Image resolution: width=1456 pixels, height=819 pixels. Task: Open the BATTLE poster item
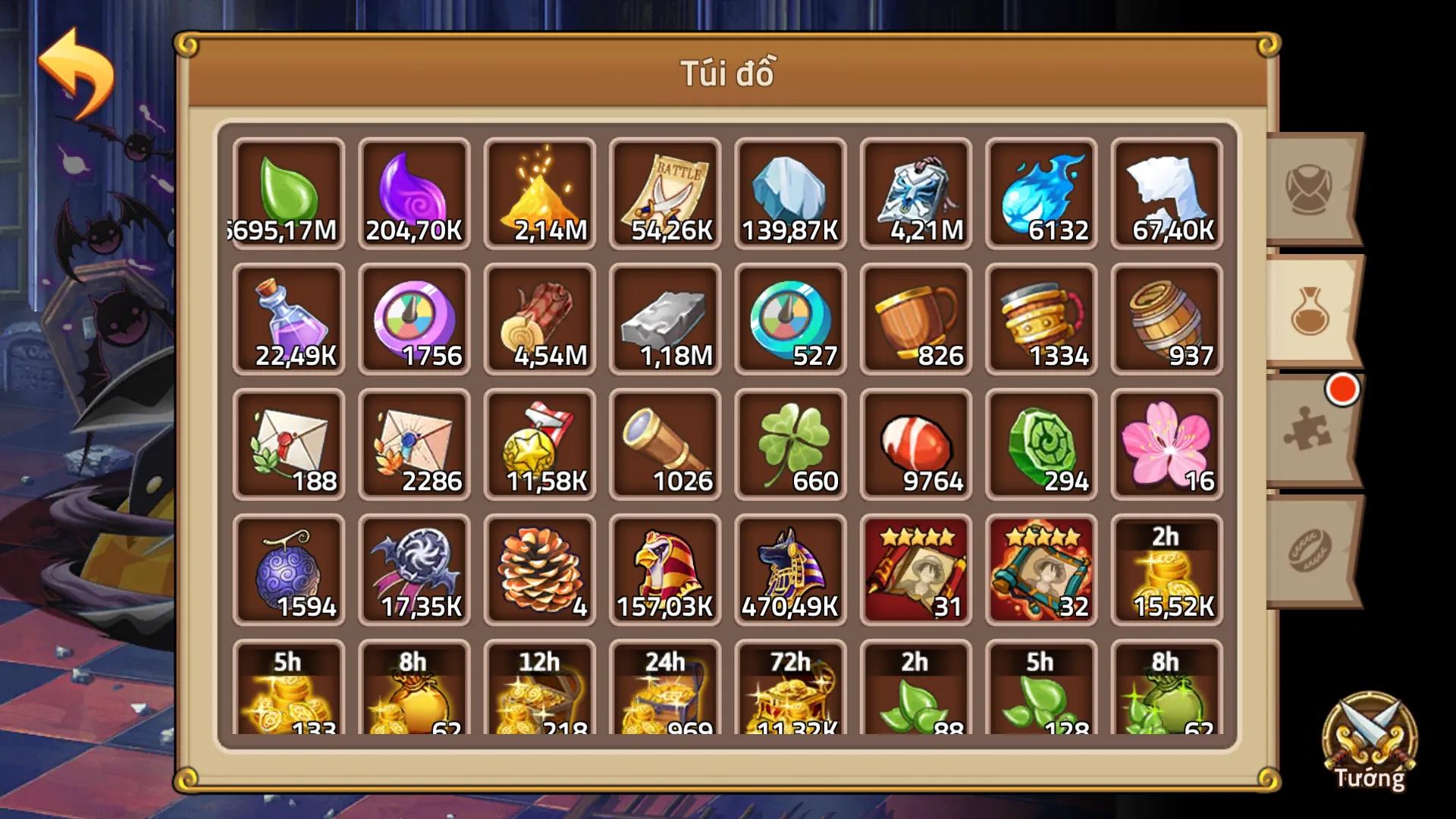tap(664, 190)
